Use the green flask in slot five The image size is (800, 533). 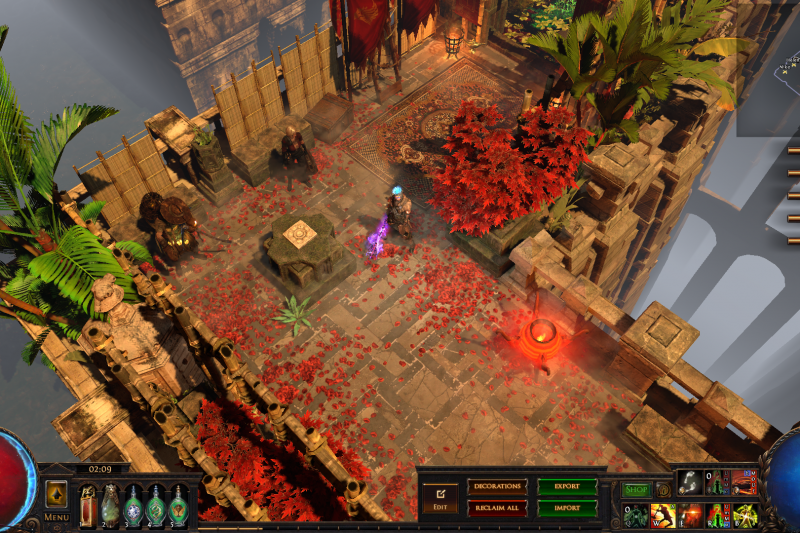coord(178,505)
